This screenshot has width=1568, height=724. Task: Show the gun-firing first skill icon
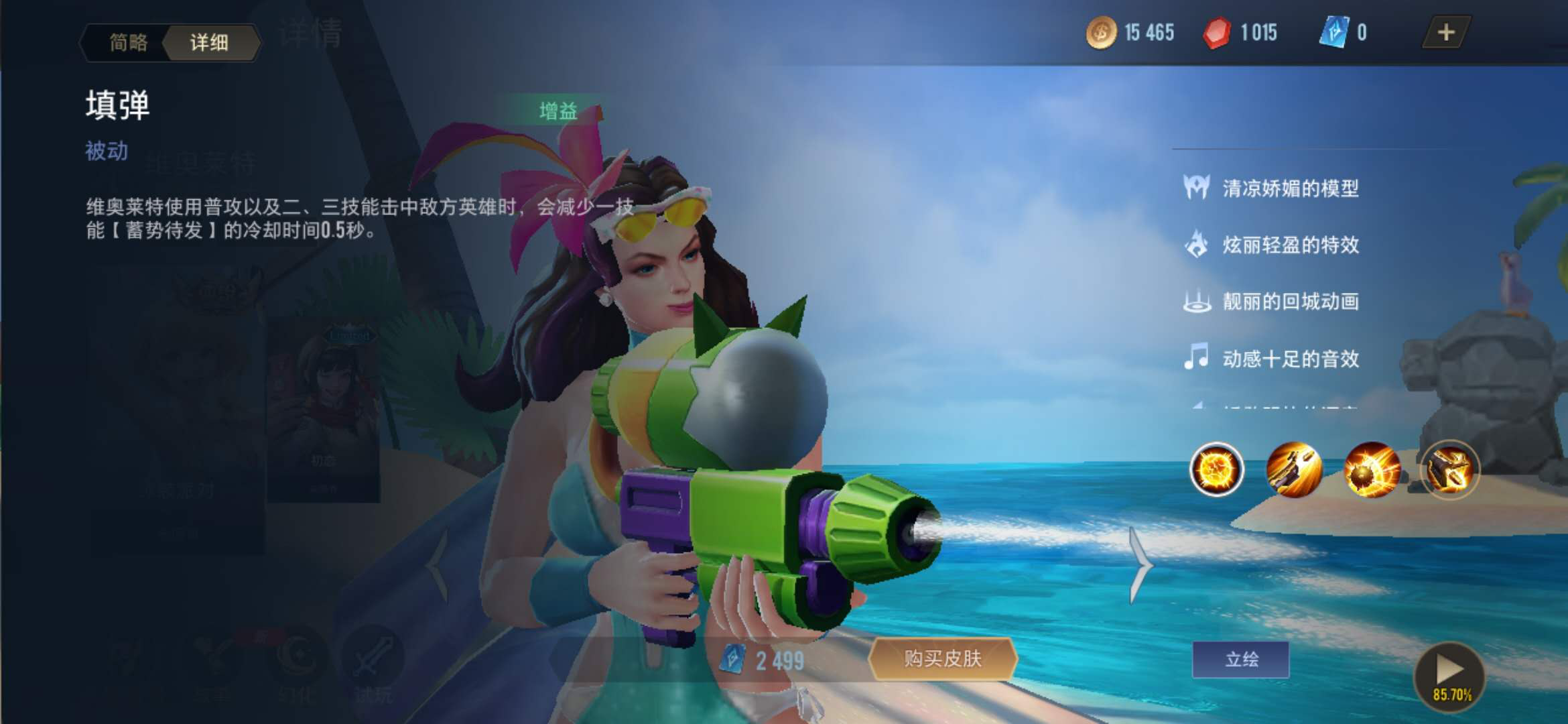click(x=1294, y=469)
